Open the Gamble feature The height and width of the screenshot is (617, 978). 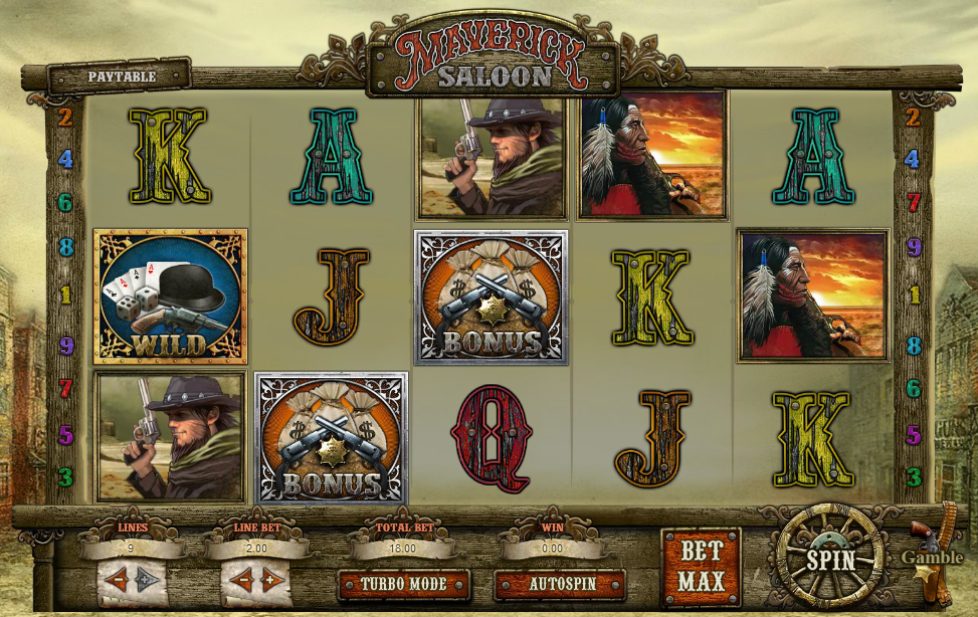tap(932, 558)
